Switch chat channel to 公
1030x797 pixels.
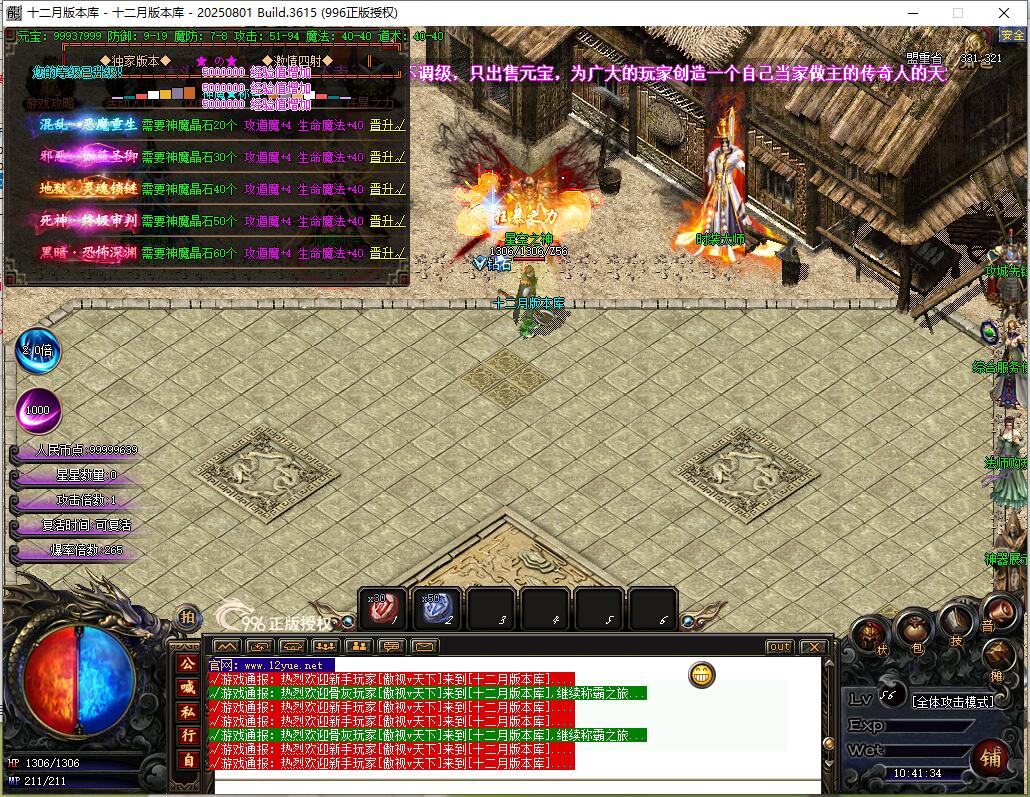tap(186, 663)
